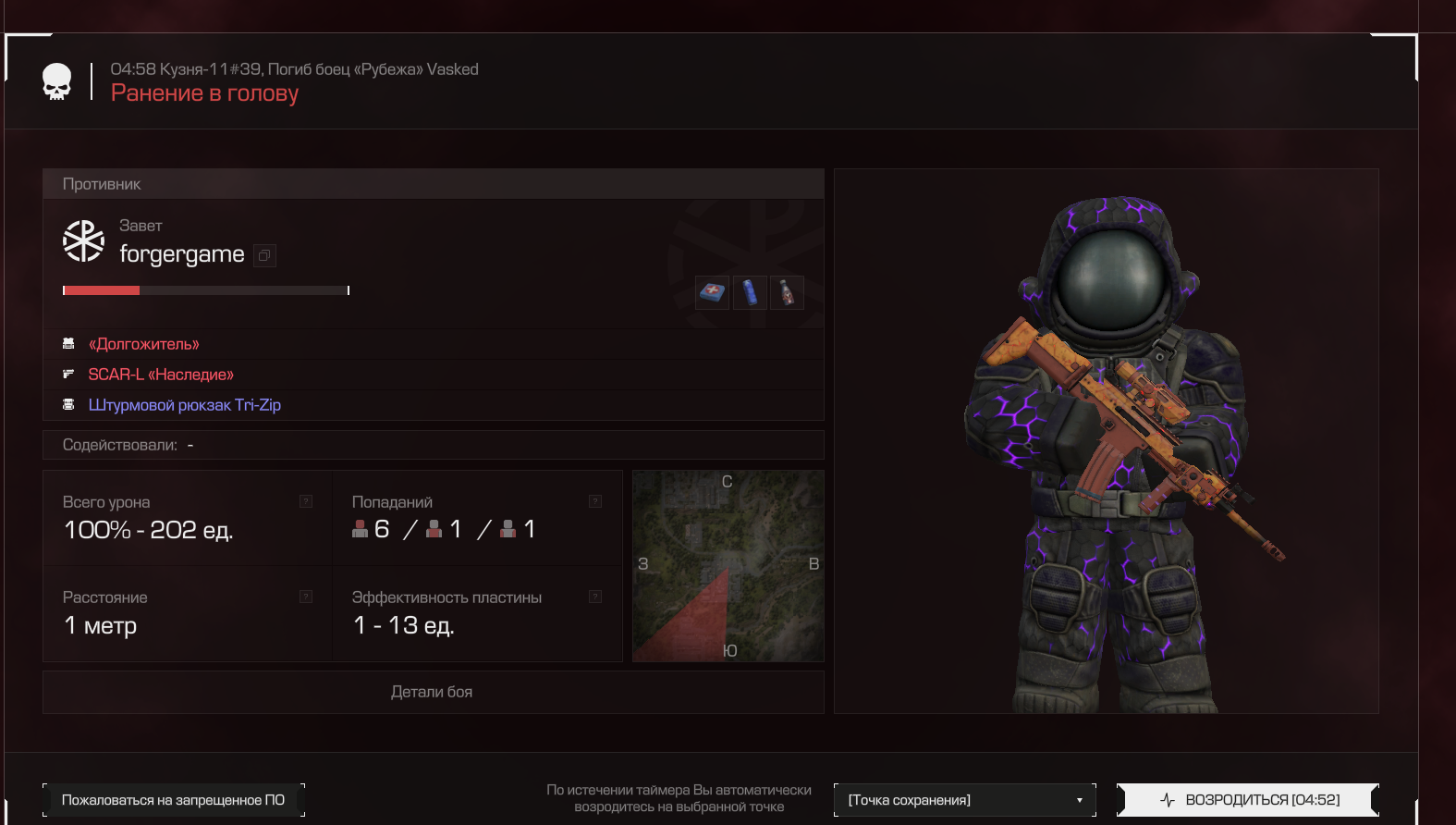Show the Всего урона help tooltip icon

pos(306,501)
